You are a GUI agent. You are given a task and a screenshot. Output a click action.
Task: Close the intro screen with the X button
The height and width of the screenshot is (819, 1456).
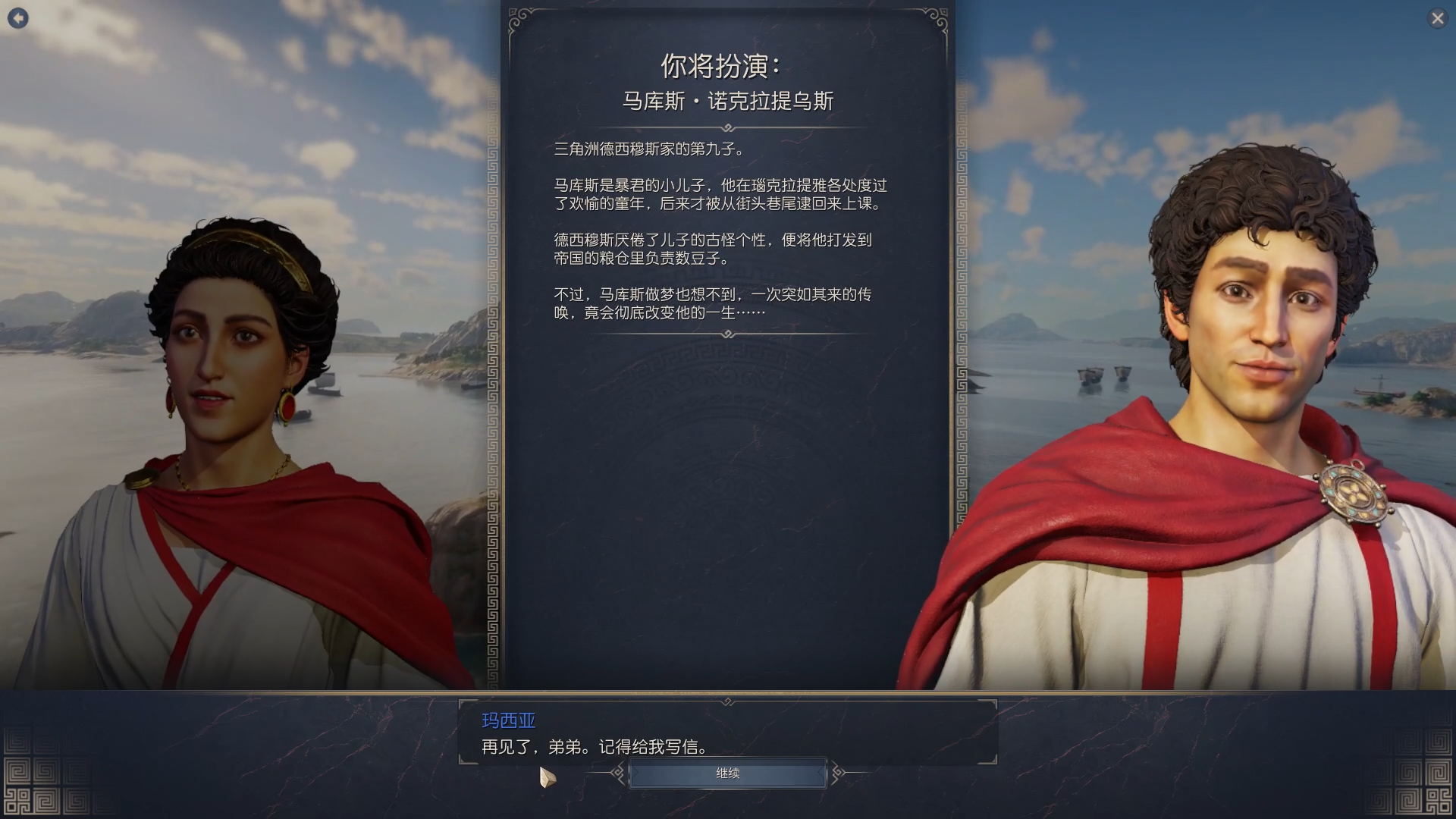[x=1438, y=18]
